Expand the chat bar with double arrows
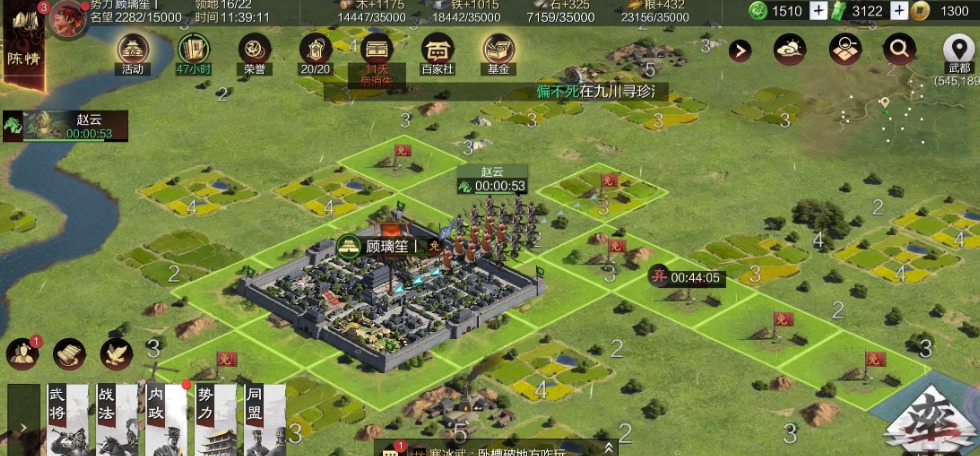This screenshot has height=456, width=980. (609, 448)
